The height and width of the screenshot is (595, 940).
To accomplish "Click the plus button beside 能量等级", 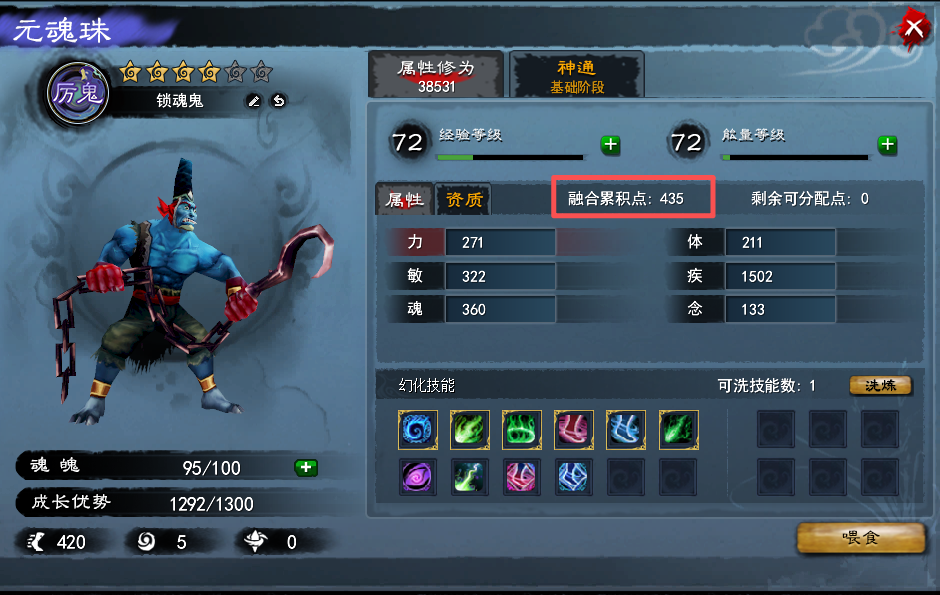I will [887, 144].
